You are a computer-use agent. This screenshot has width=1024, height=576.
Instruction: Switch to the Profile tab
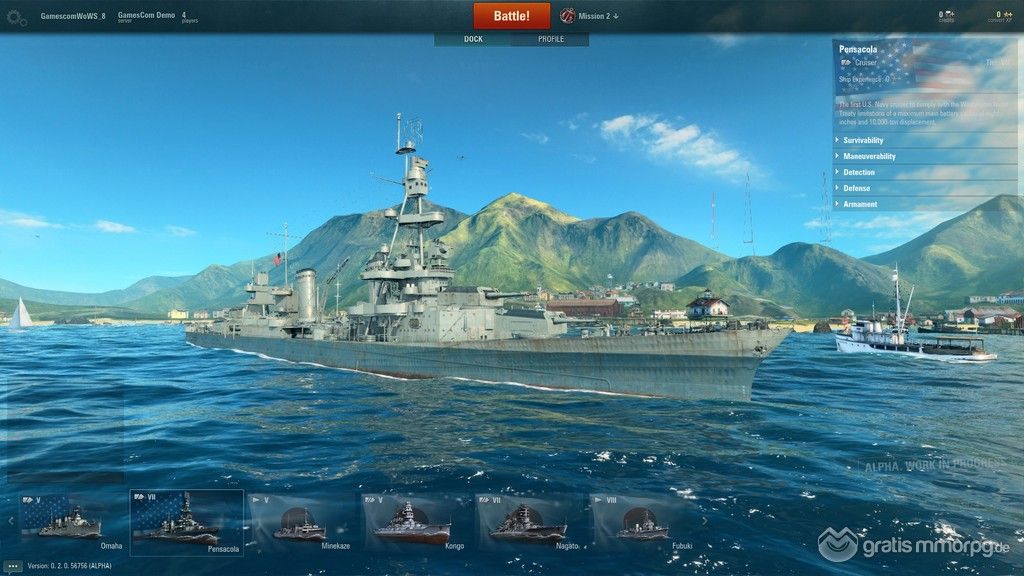tap(551, 39)
